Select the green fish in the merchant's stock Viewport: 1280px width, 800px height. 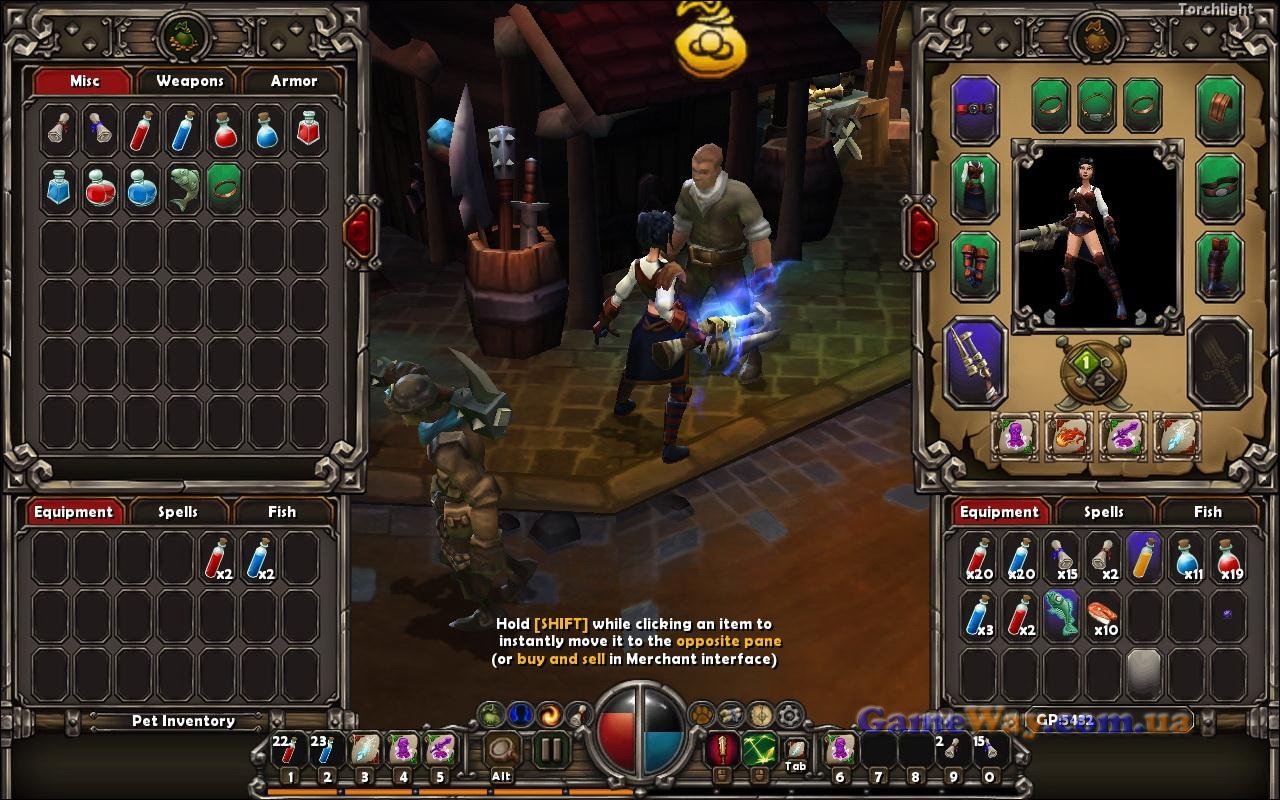pyautogui.click(x=183, y=188)
